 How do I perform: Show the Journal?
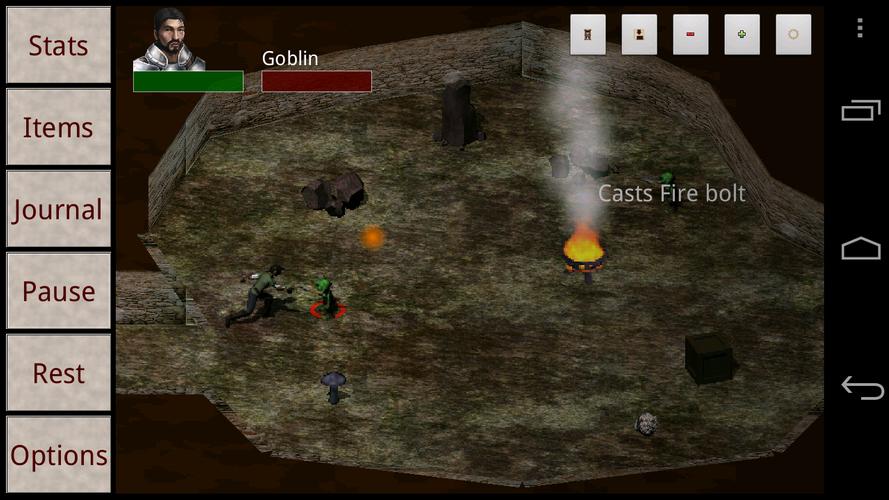58,210
